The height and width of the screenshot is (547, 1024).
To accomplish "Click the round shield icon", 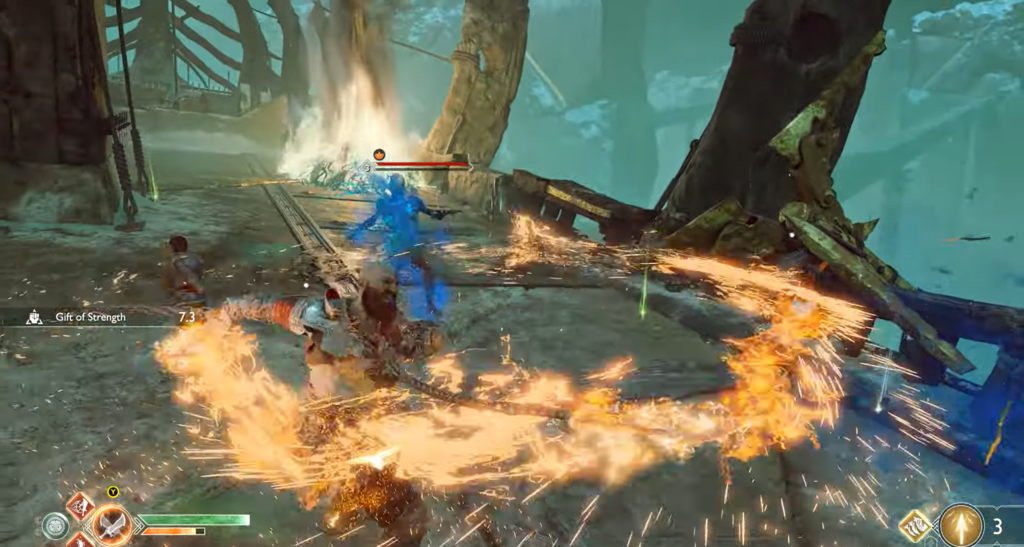I will [56, 526].
